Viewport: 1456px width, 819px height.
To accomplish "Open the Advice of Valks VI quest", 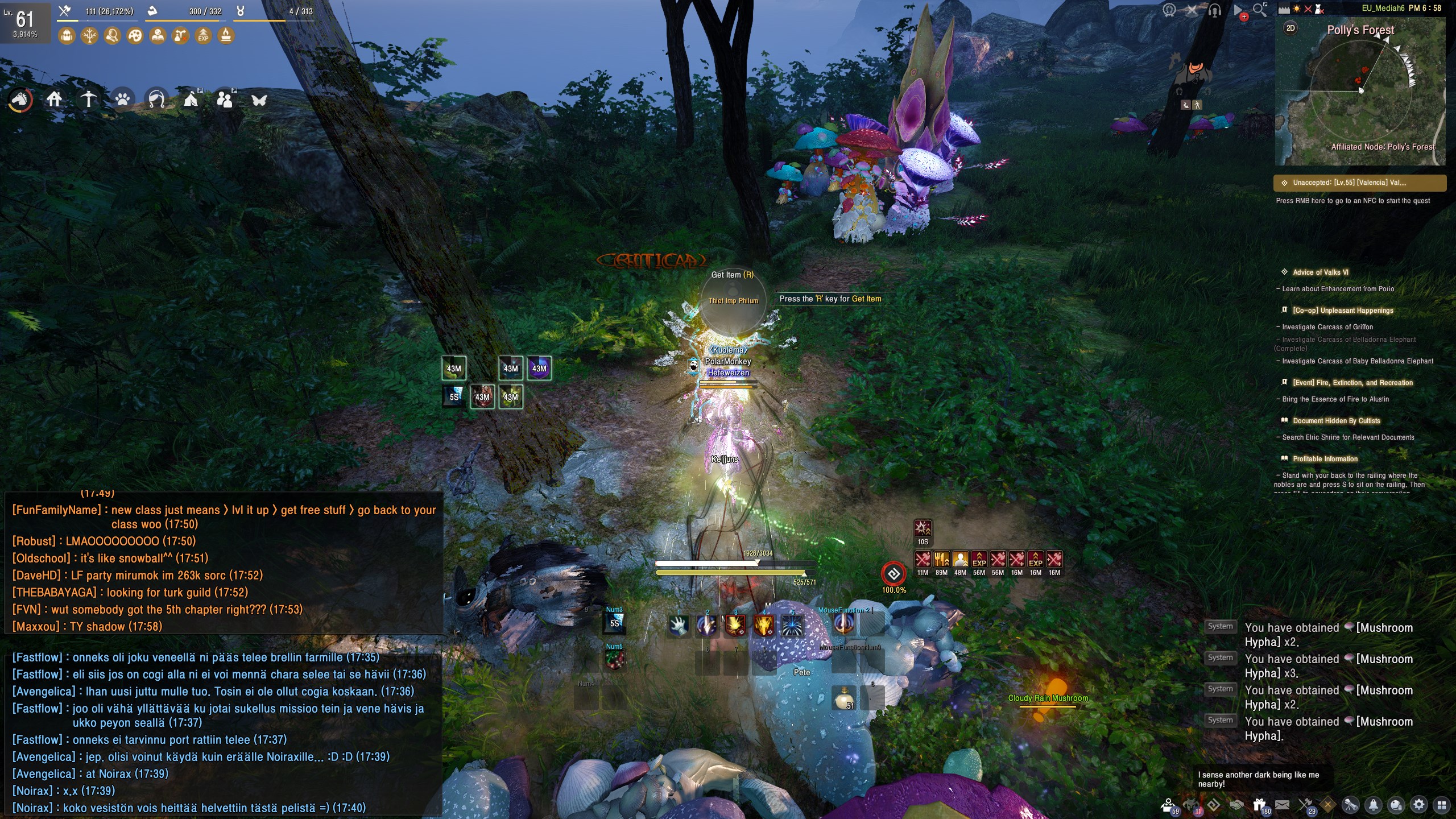I will pyautogui.click(x=1320, y=272).
